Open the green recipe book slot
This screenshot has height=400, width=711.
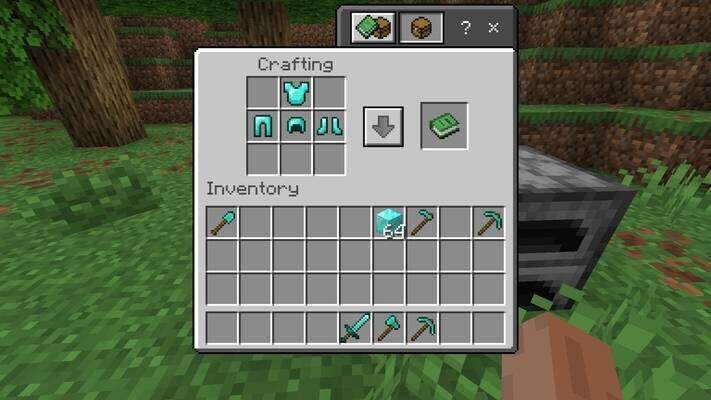click(443, 126)
